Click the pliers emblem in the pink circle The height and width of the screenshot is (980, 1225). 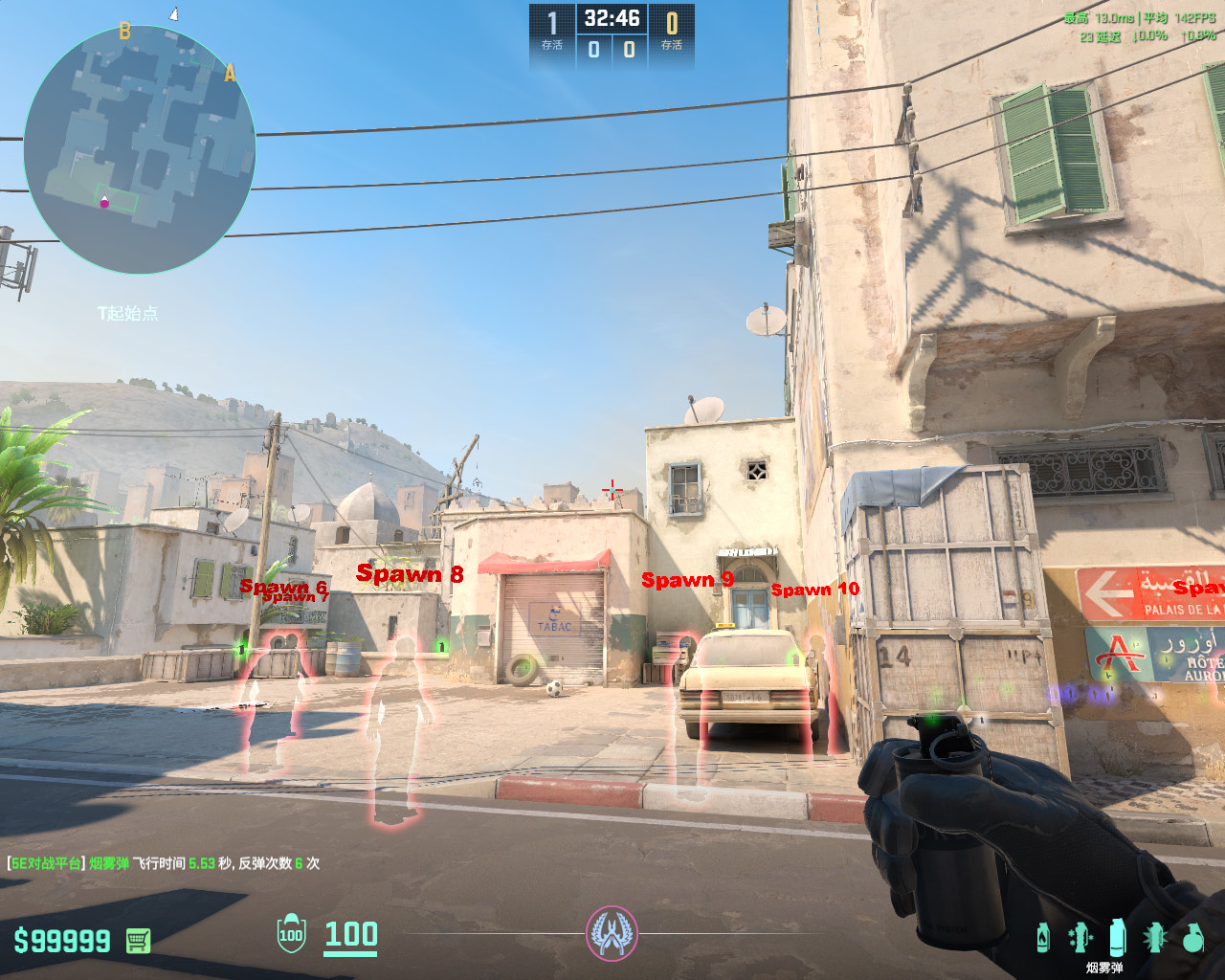coord(612,933)
